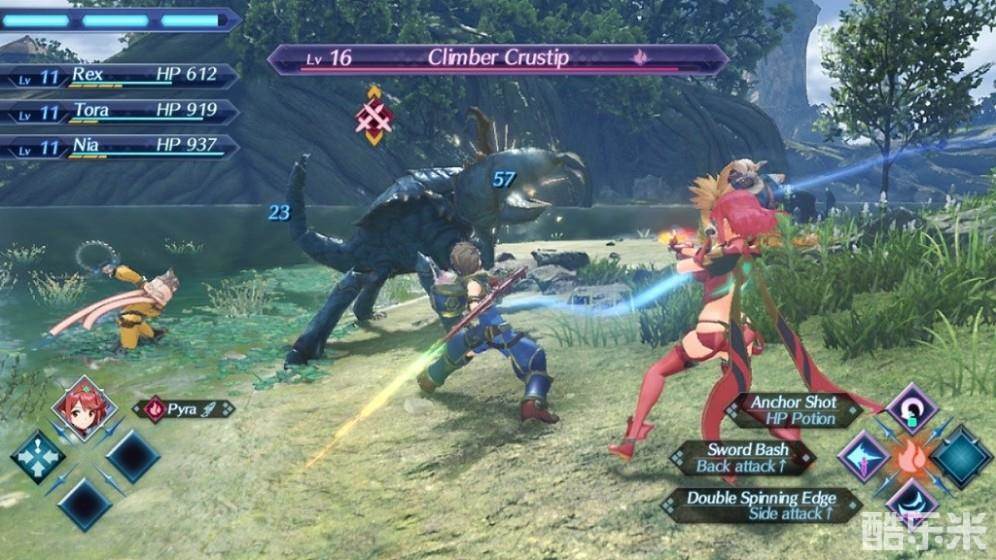Click the red crossed-swords target marker

coord(374,116)
